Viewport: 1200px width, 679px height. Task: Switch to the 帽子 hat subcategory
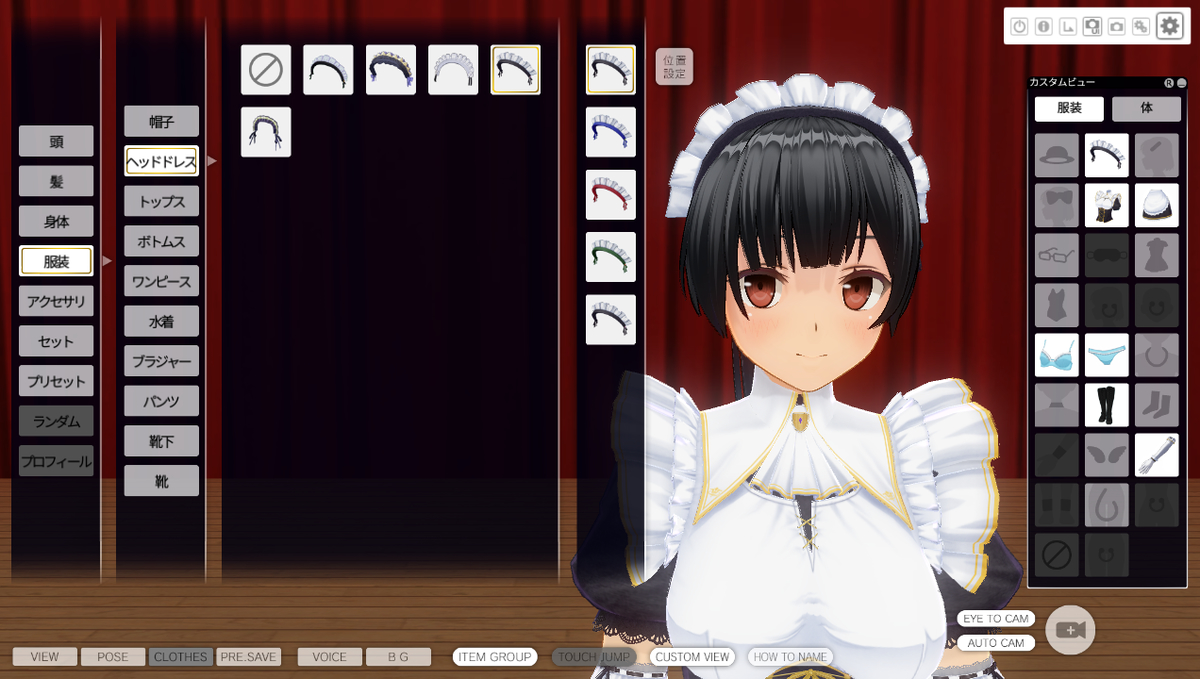click(161, 121)
